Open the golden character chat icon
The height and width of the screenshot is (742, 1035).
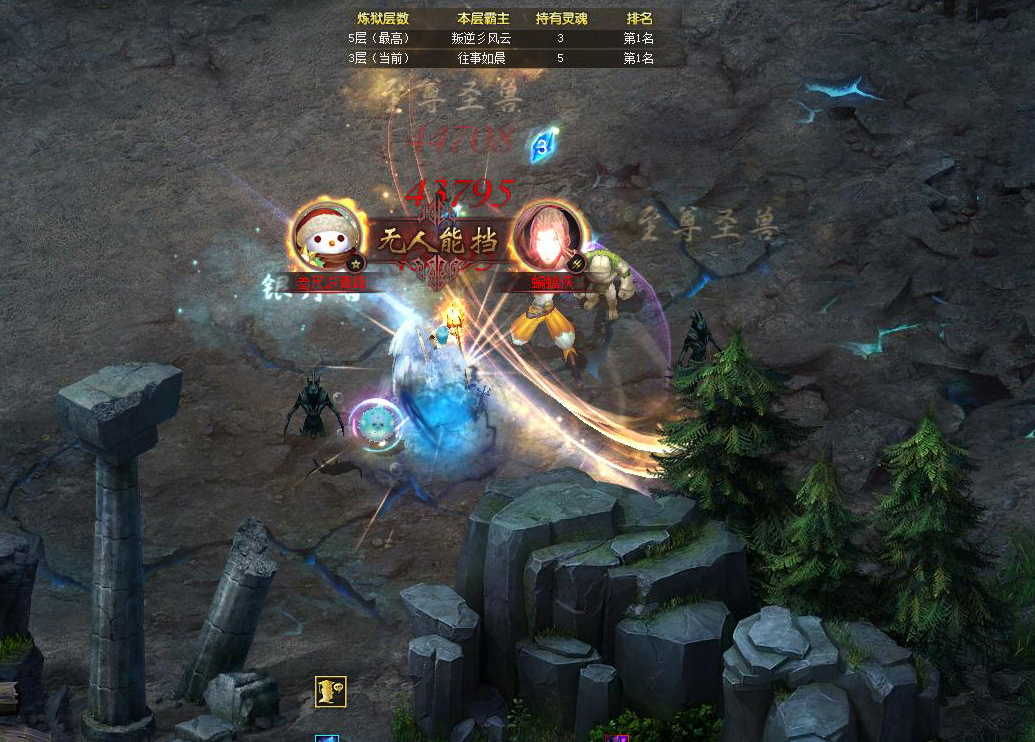point(330,691)
